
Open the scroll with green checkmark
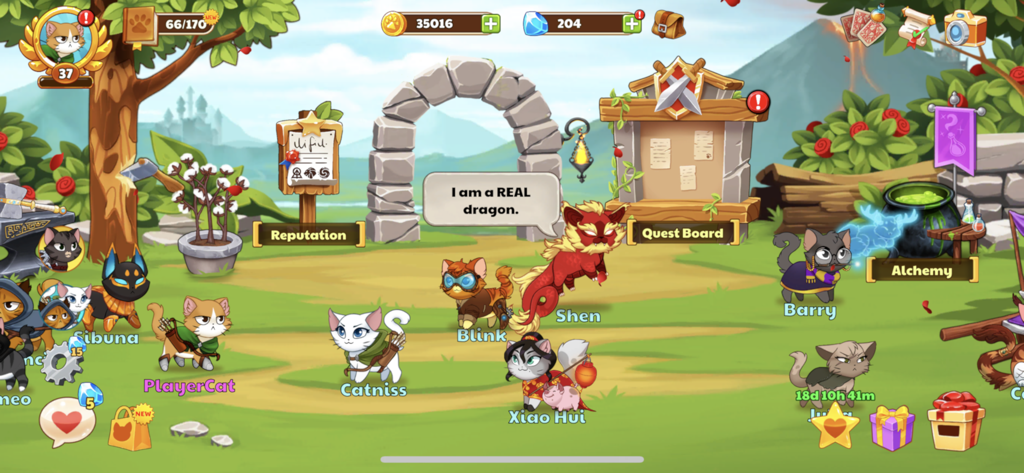(x=915, y=27)
